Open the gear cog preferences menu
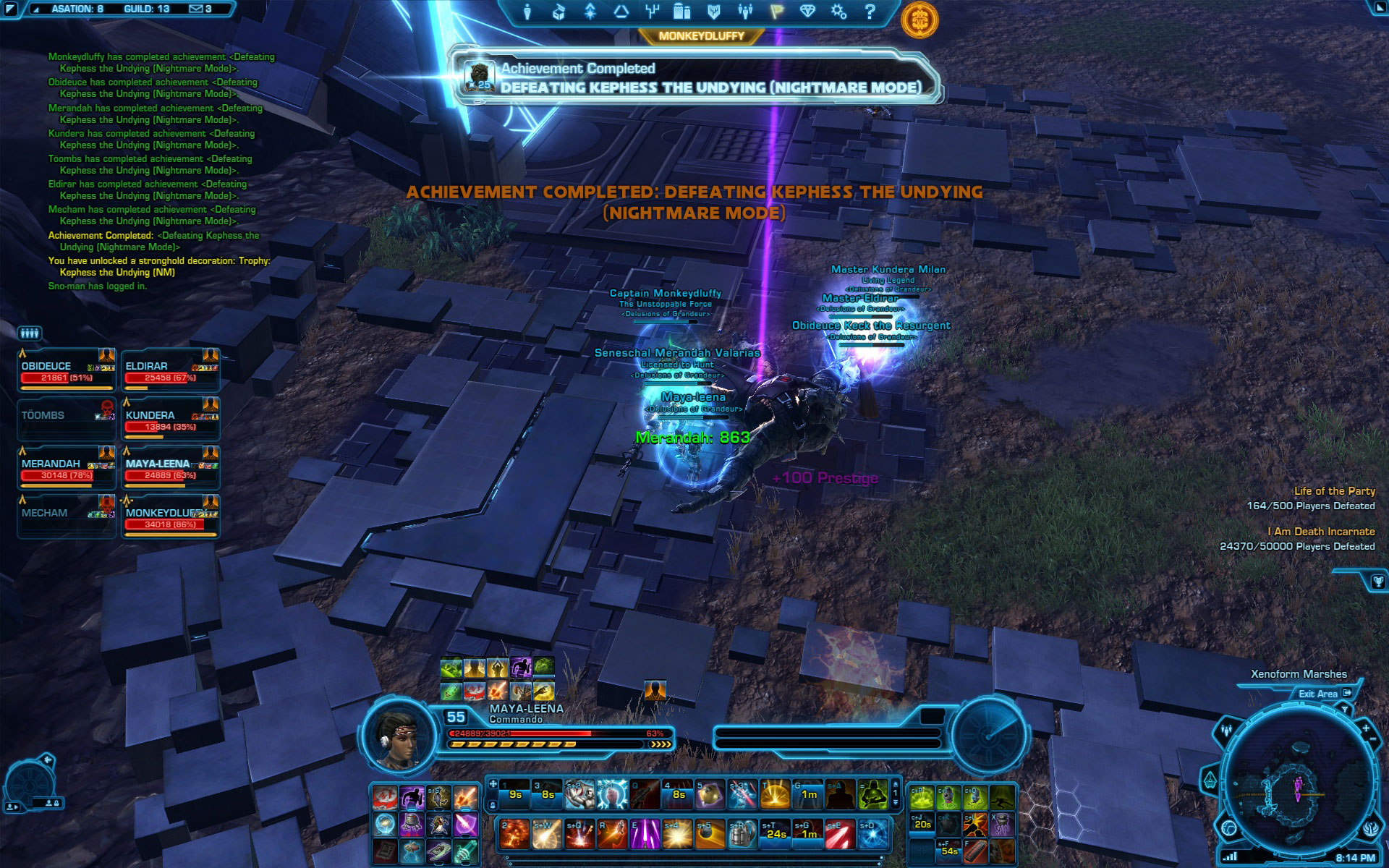This screenshot has width=1389, height=868. pyautogui.click(x=838, y=12)
